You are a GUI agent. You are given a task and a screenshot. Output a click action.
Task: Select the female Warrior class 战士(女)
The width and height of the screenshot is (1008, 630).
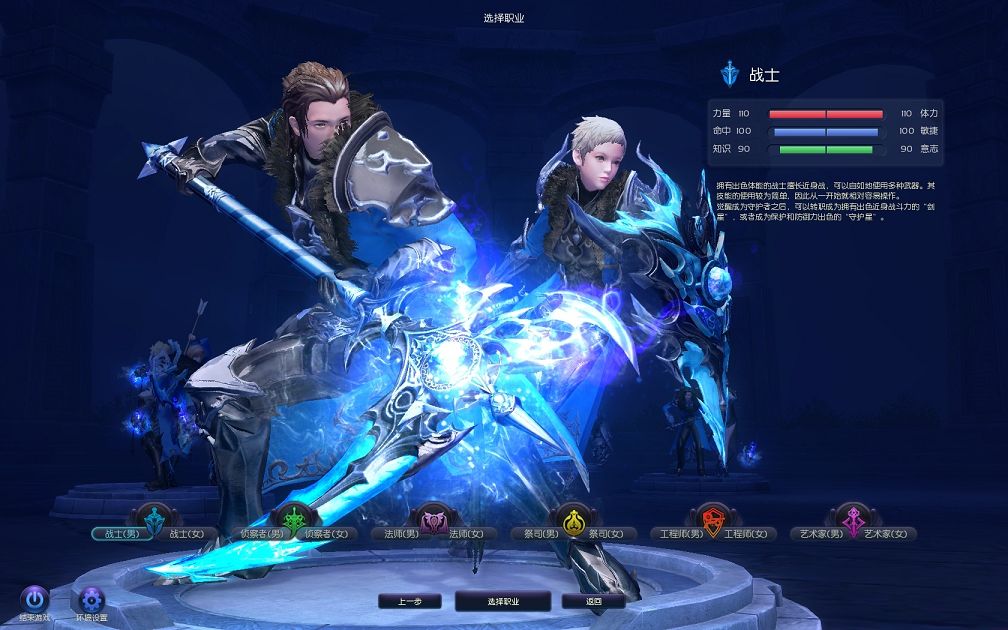pyautogui.click(x=186, y=534)
